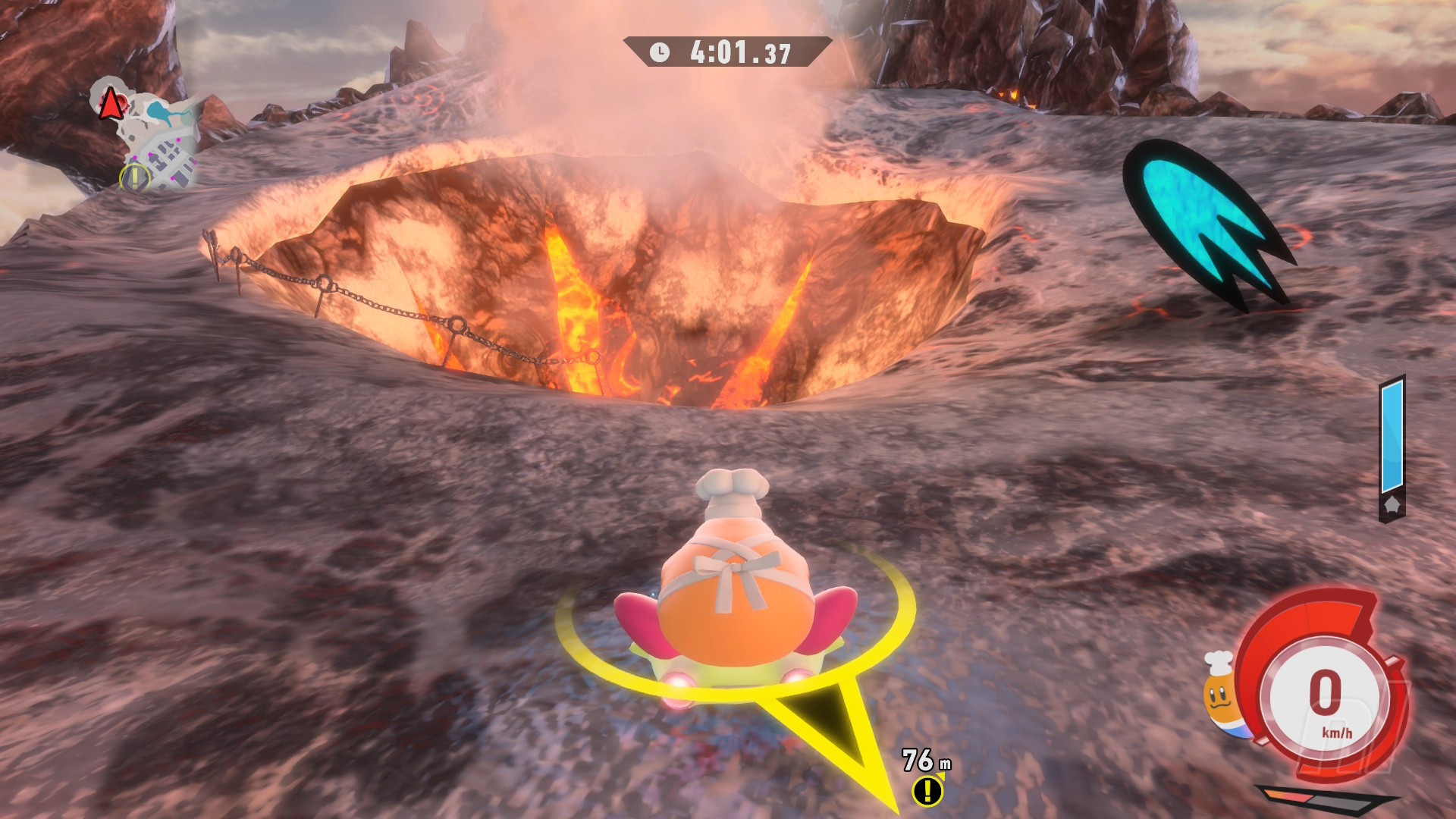The width and height of the screenshot is (1456, 819).
Task: Click the exclamation waypoint icon below 76 m
Action: pos(927,791)
